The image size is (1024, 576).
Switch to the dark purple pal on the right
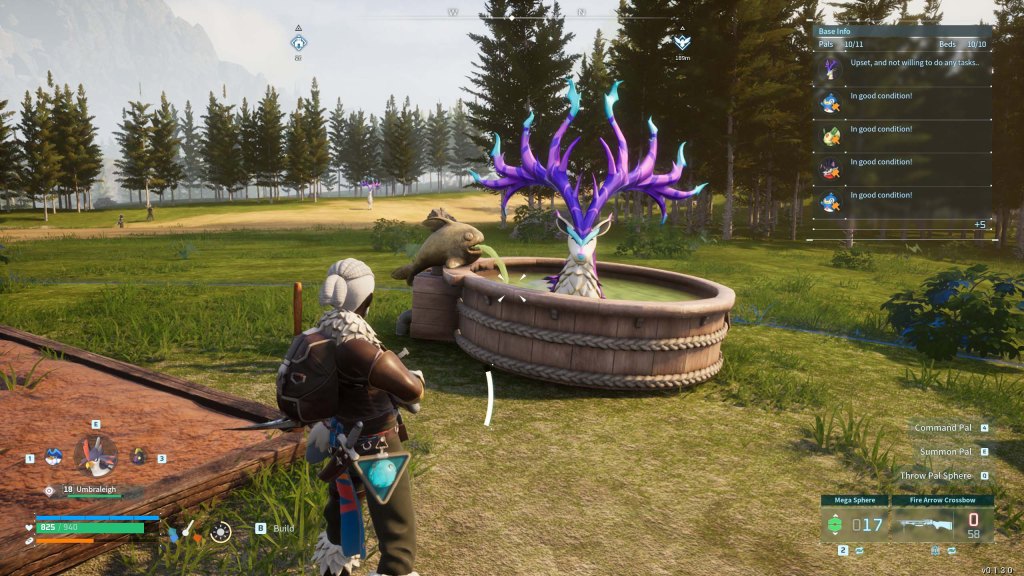[x=139, y=457]
